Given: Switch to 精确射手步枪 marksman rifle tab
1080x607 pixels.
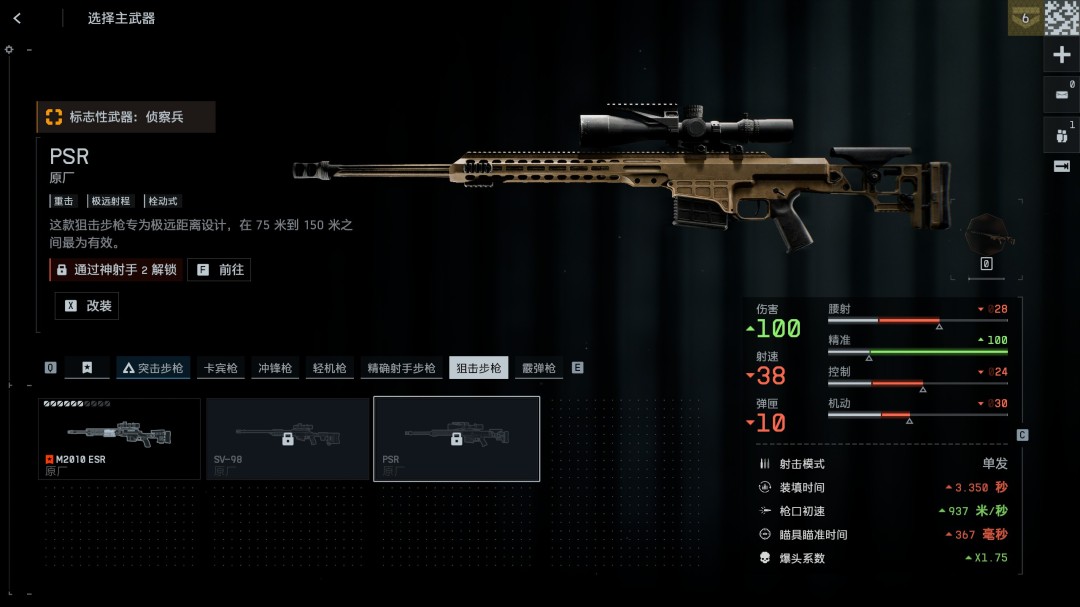Looking at the screenshot, I should (401, 368).
